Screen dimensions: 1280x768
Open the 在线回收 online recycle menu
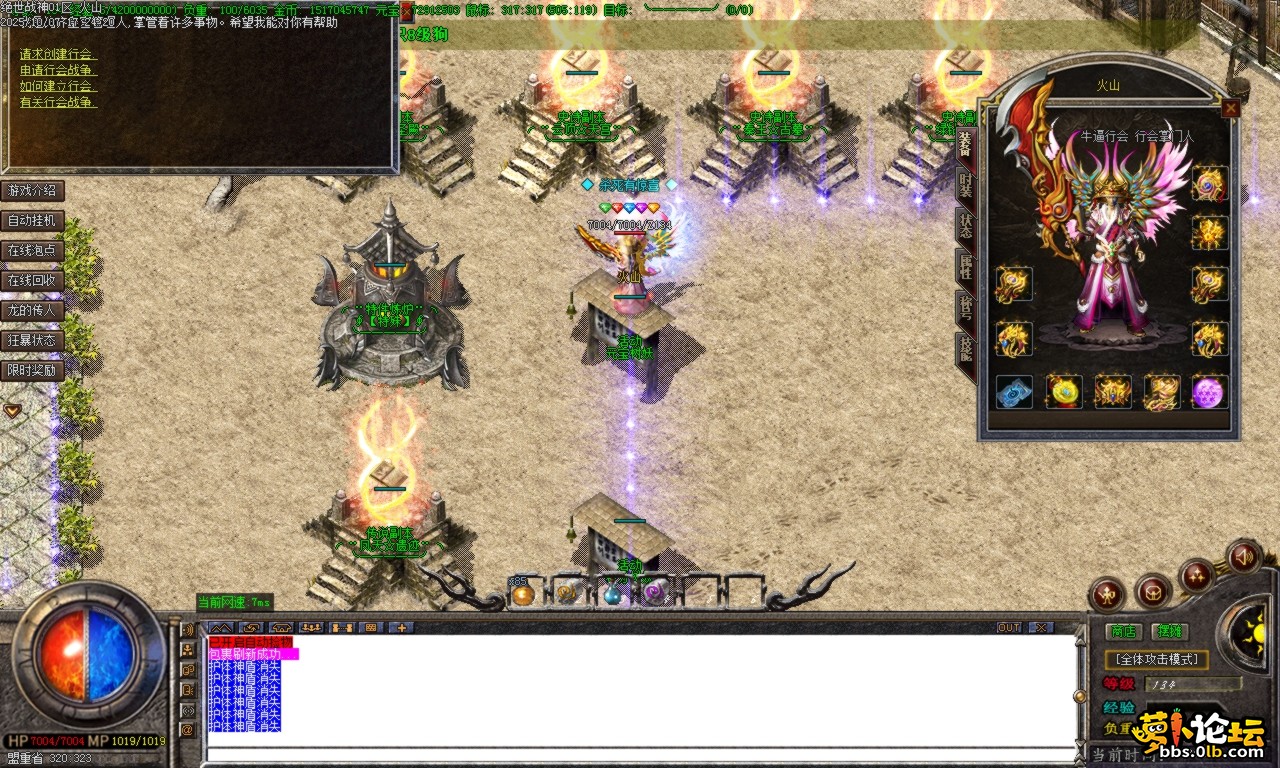click(33, 280)
